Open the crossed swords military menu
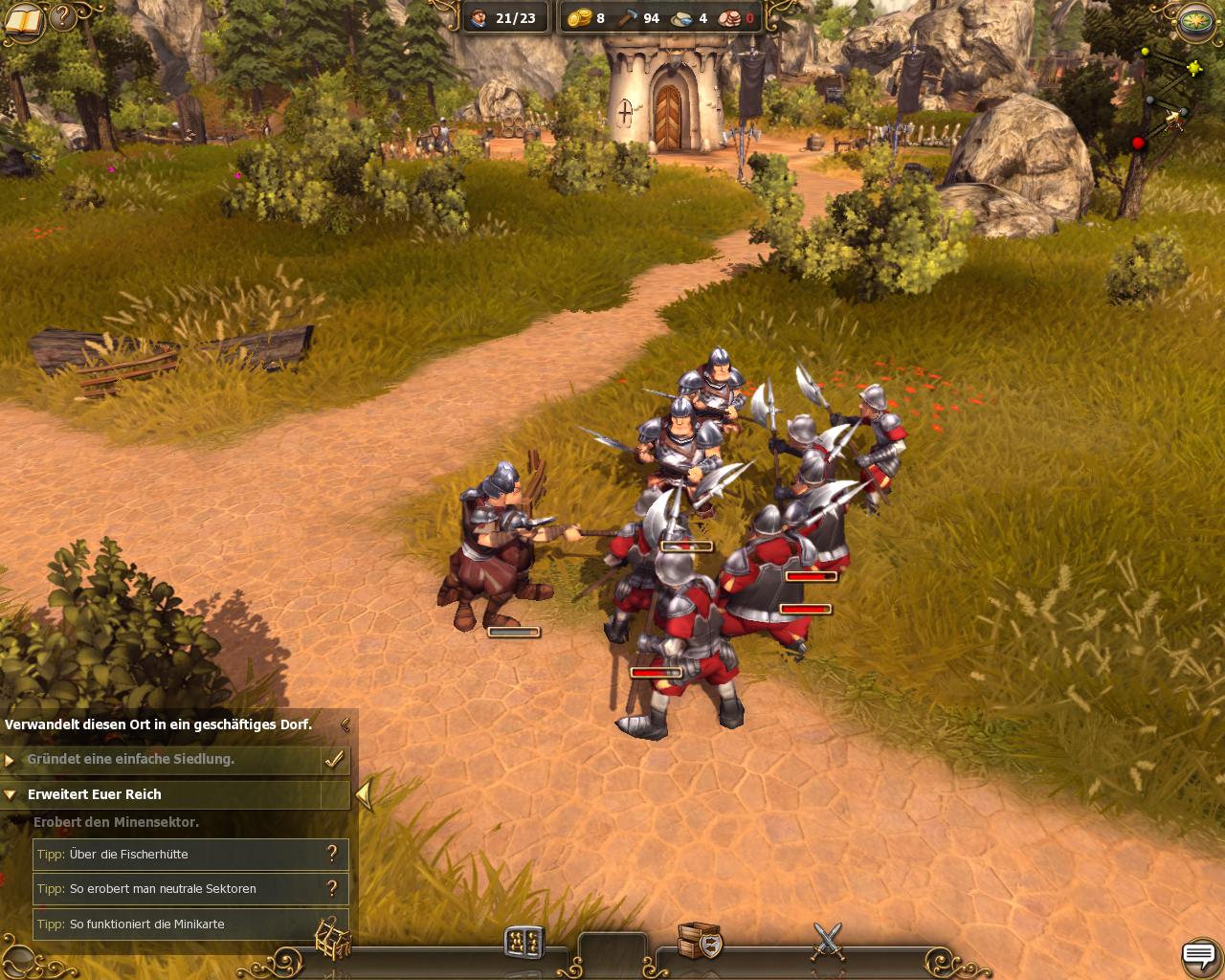The height and width of the screenshot is (980, 1225). (828, 942)
